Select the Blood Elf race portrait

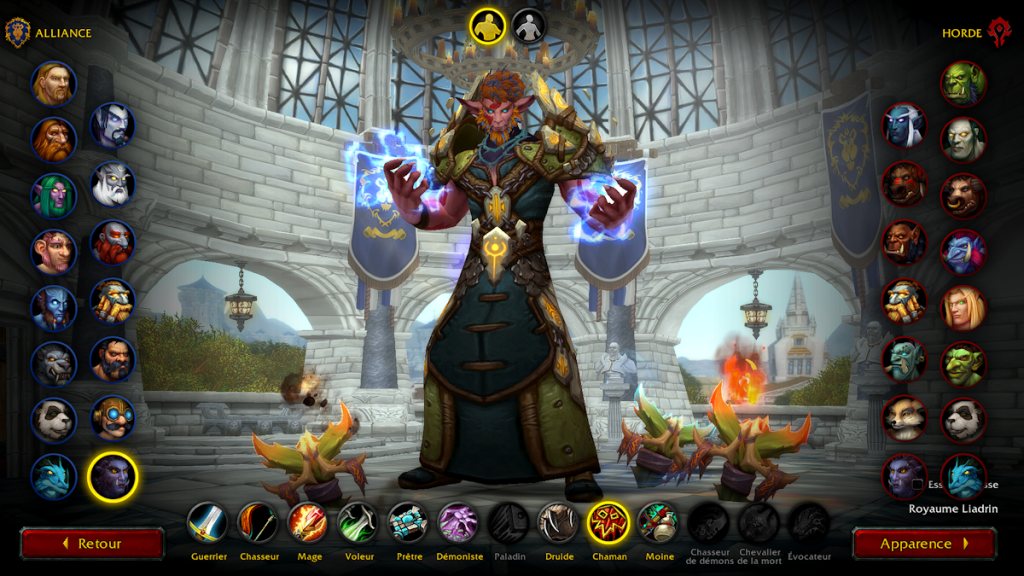click(963, 308)
